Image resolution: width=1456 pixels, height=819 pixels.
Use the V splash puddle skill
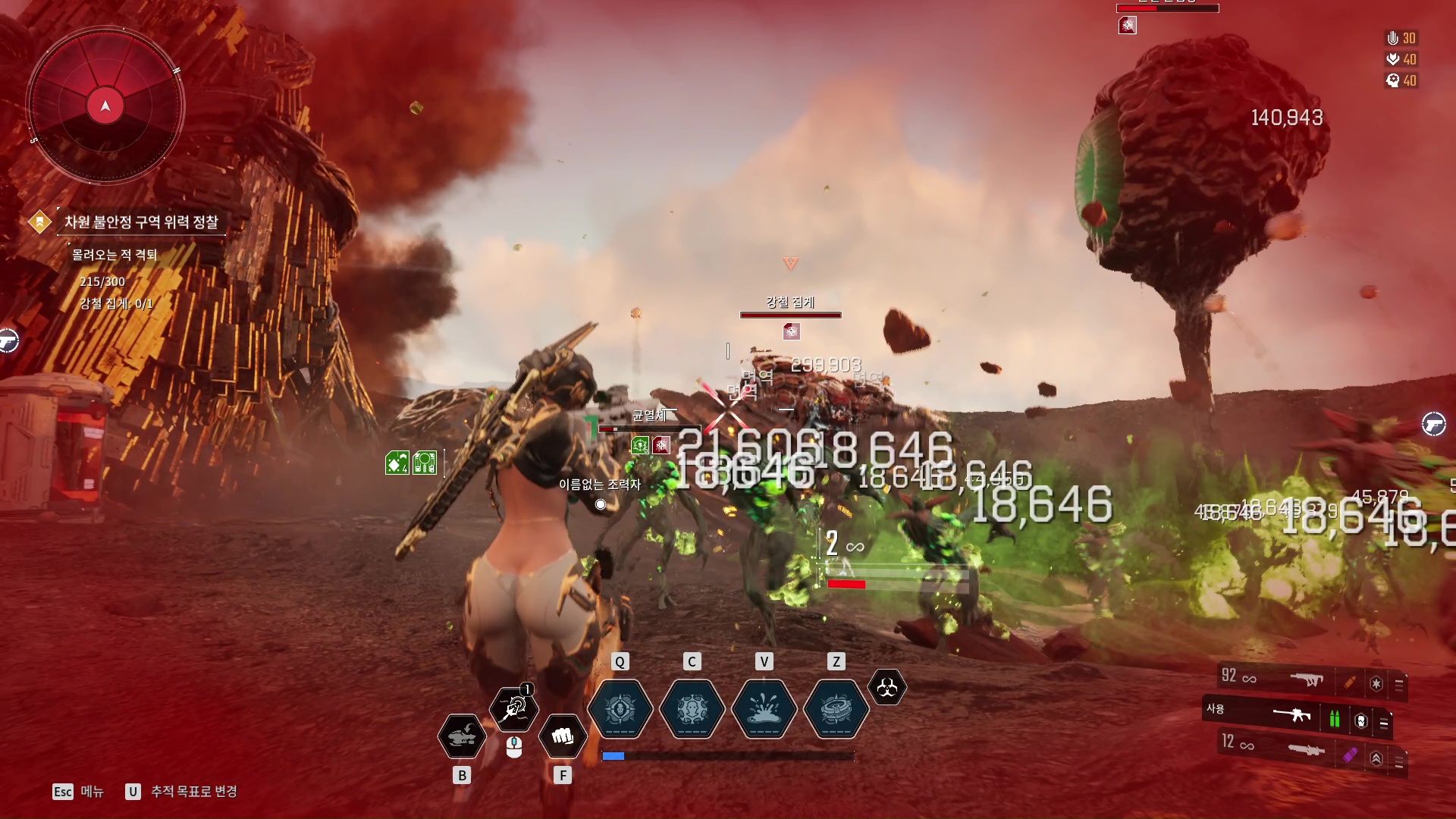tap(764, 709)
